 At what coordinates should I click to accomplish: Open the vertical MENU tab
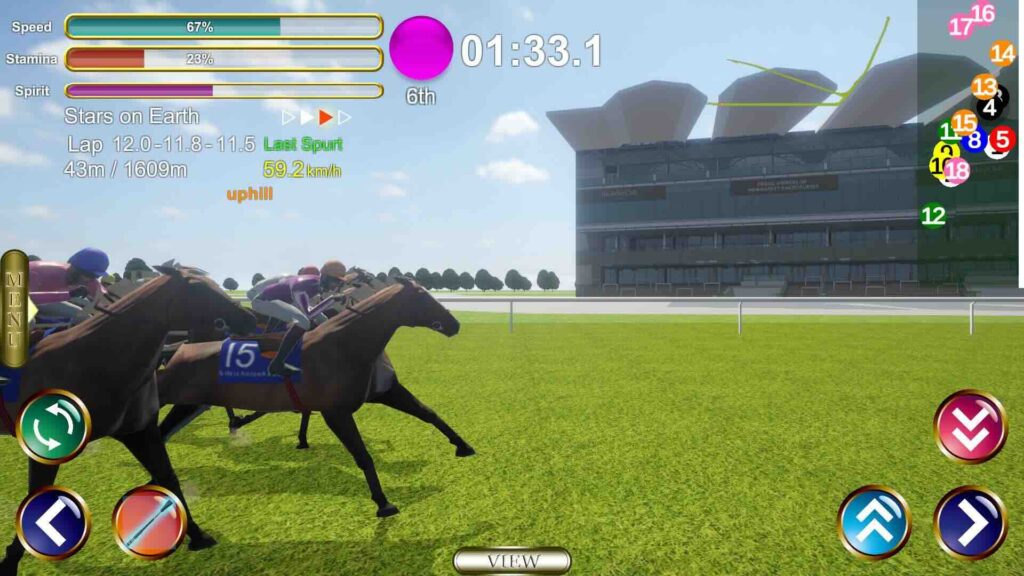pos(14,307)
